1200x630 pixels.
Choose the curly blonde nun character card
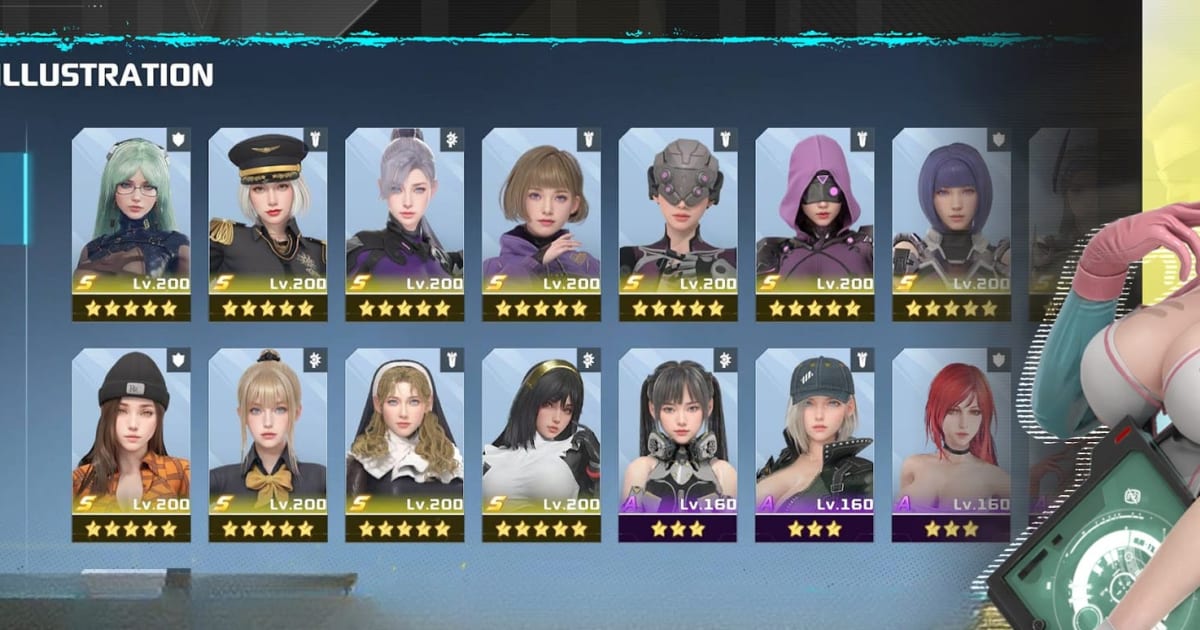tap(404, 443)
